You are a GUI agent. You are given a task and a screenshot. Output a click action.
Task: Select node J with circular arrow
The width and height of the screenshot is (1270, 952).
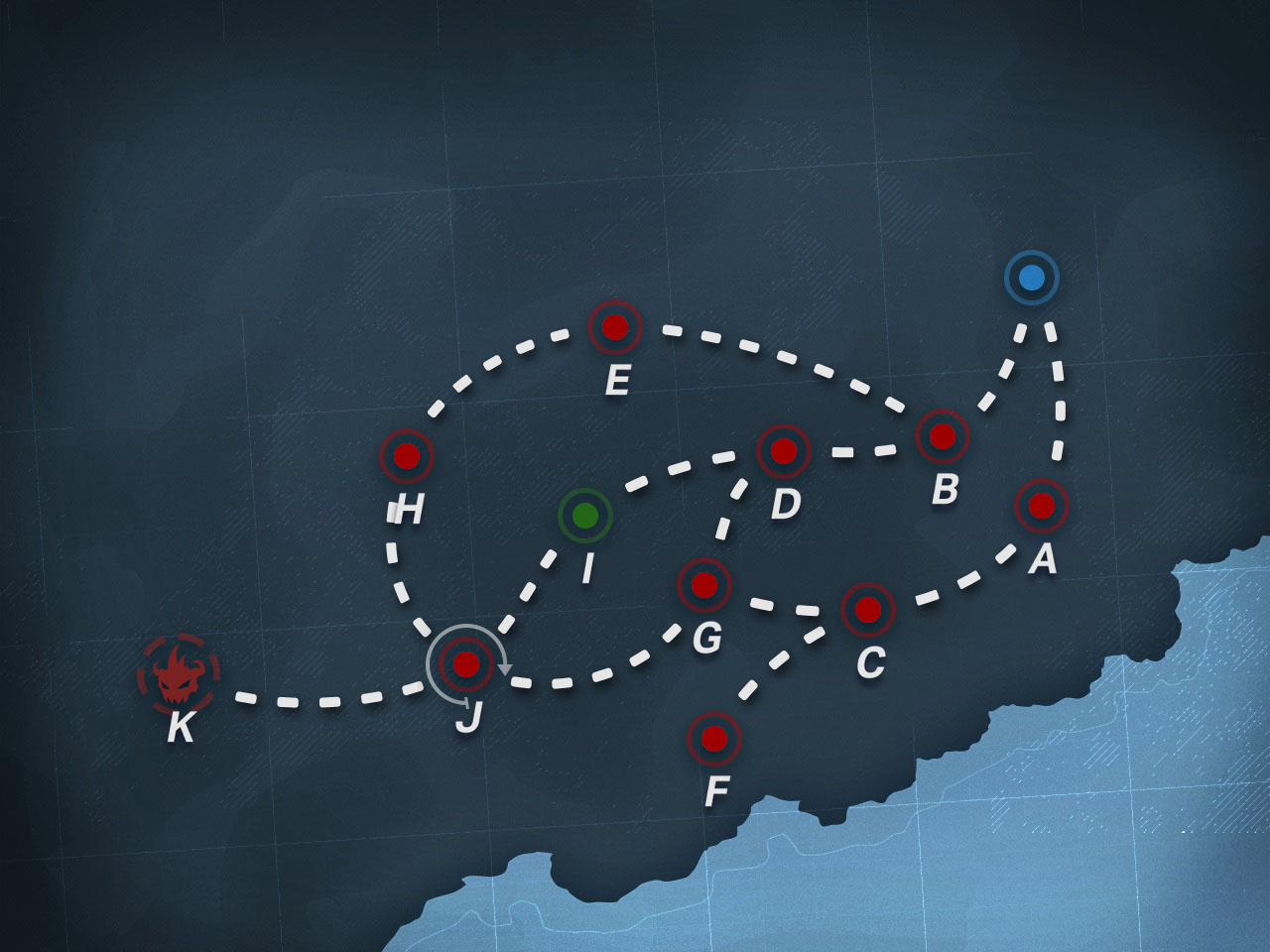click(x=465, y=663)
